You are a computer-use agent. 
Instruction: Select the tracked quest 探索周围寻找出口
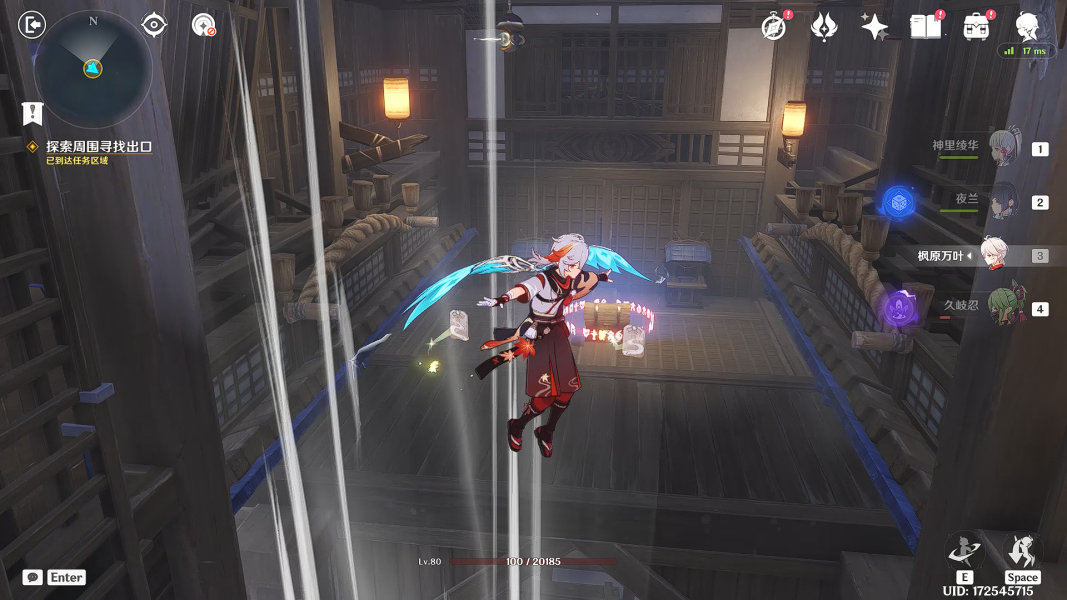click(x=98, y=146)
